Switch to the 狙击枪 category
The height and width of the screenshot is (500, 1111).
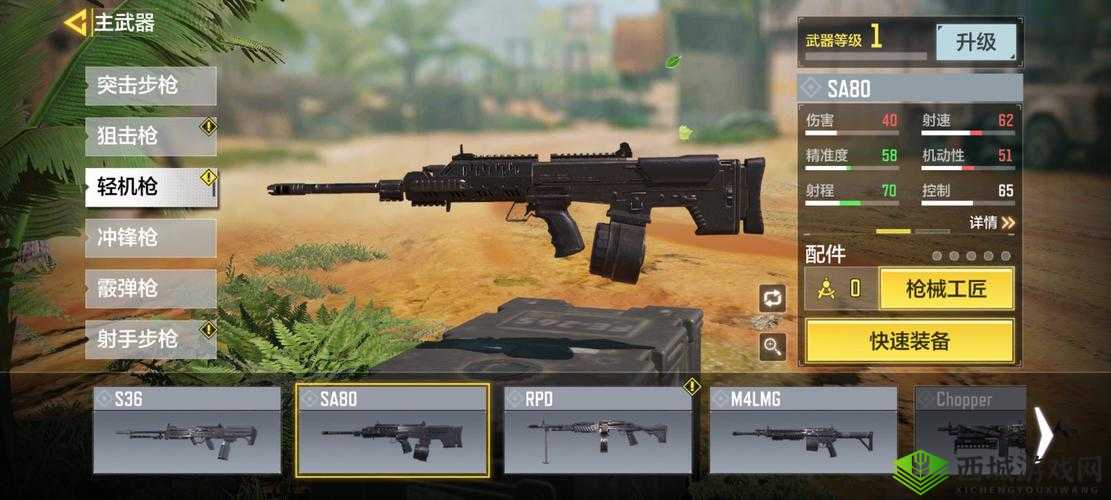click(150, 136)
